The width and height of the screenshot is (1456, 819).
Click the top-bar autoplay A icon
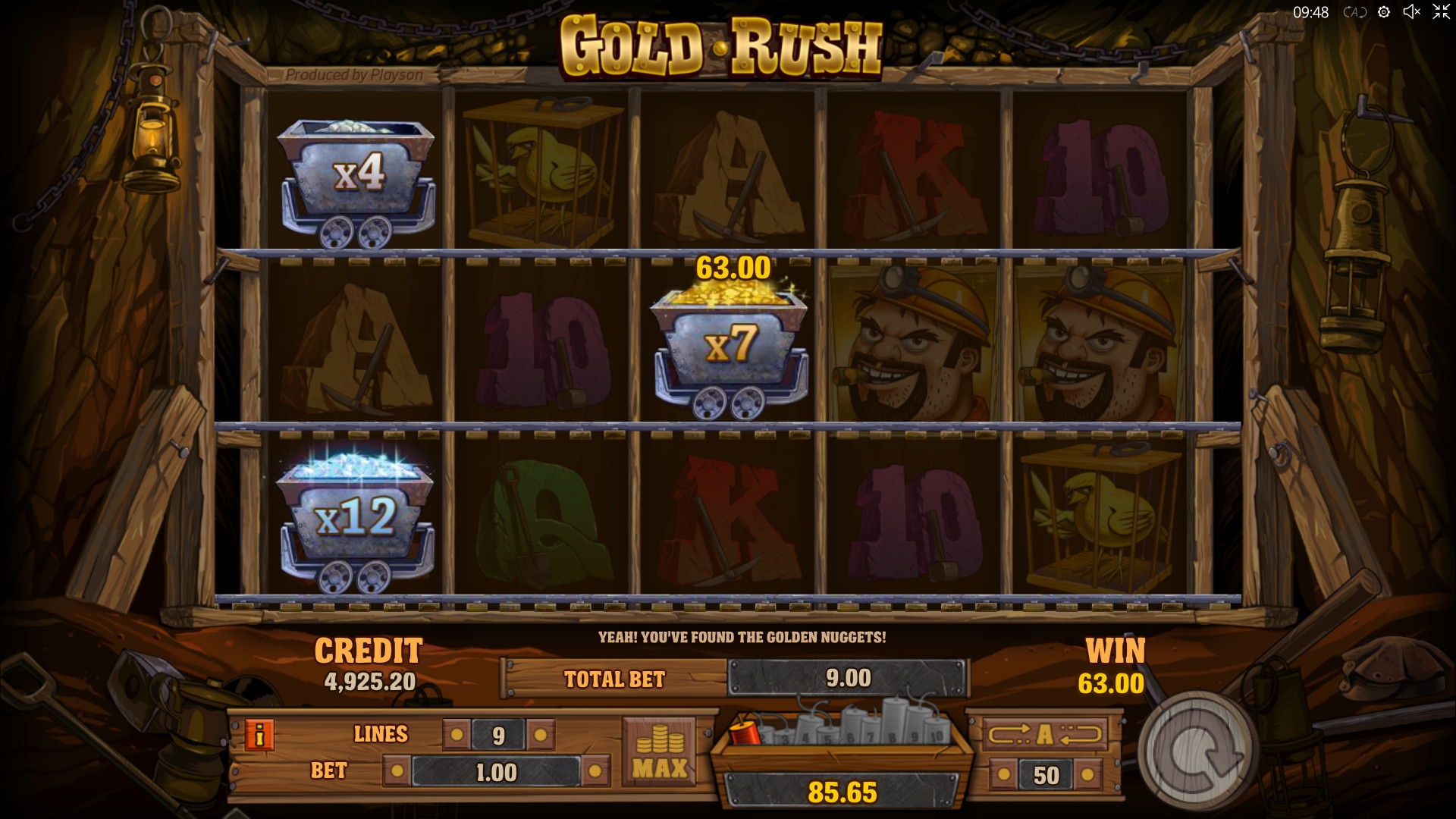pyautogui.click(x=1354, y=12)
